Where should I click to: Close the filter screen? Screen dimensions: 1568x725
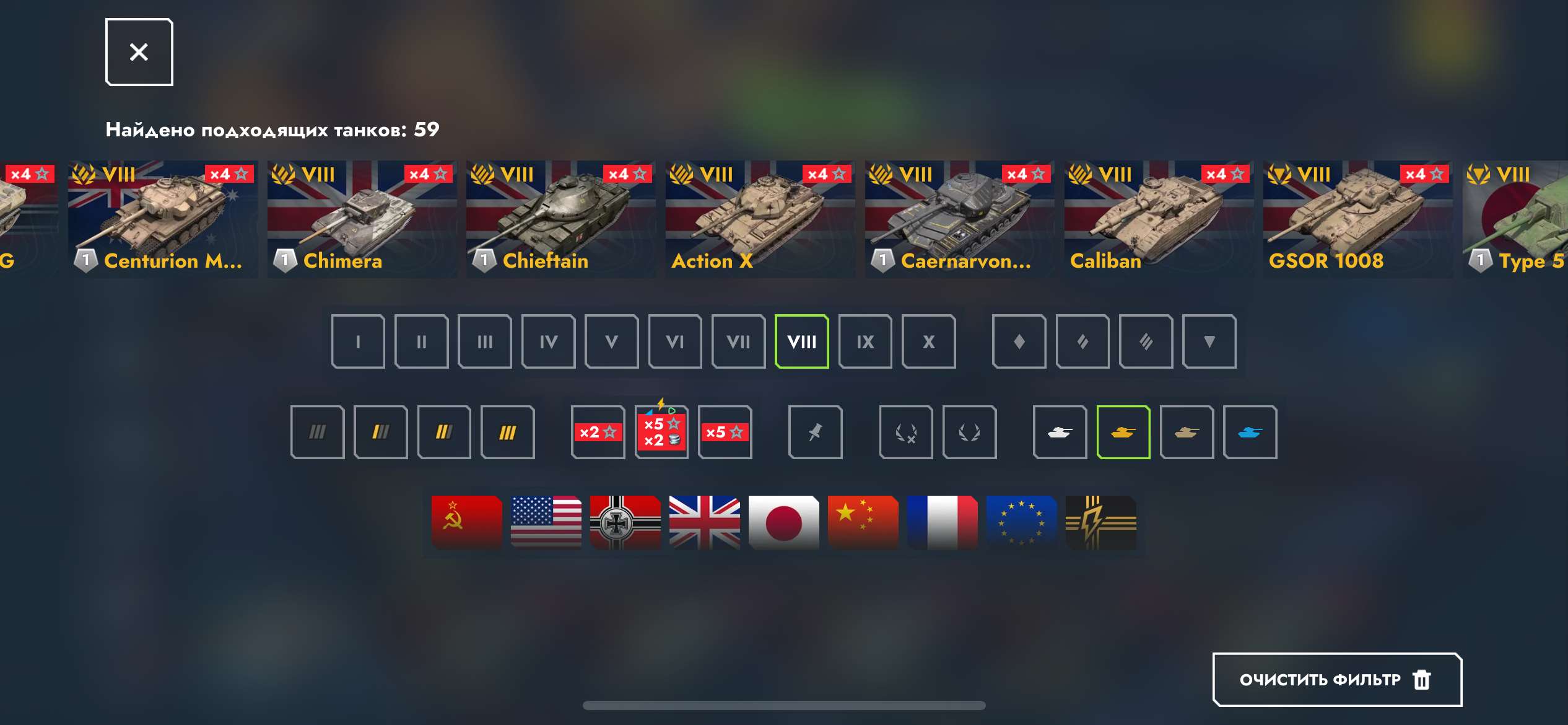(138, 51)
